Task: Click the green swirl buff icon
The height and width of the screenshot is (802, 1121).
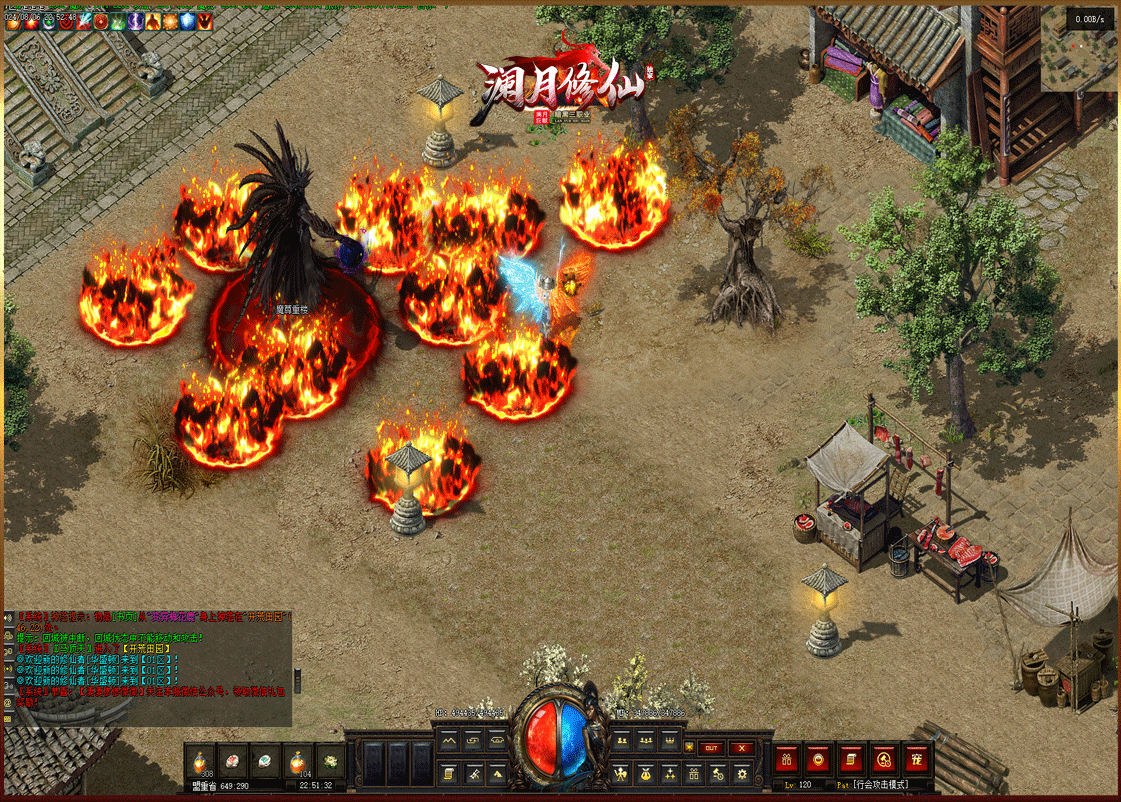Action: 117,21
